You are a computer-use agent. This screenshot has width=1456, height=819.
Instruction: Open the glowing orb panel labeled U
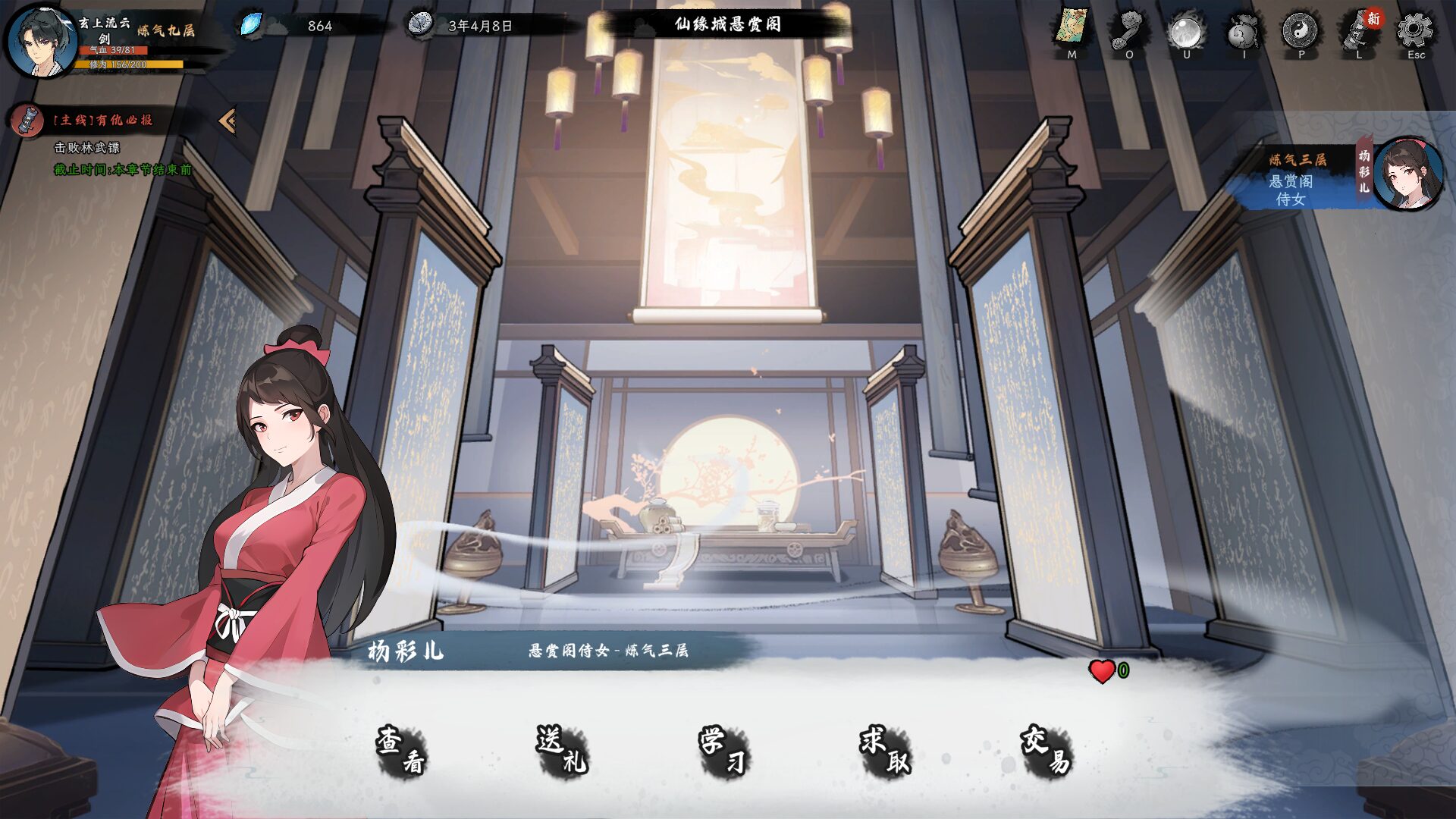pyautogui.click(x=1186, y=27)
